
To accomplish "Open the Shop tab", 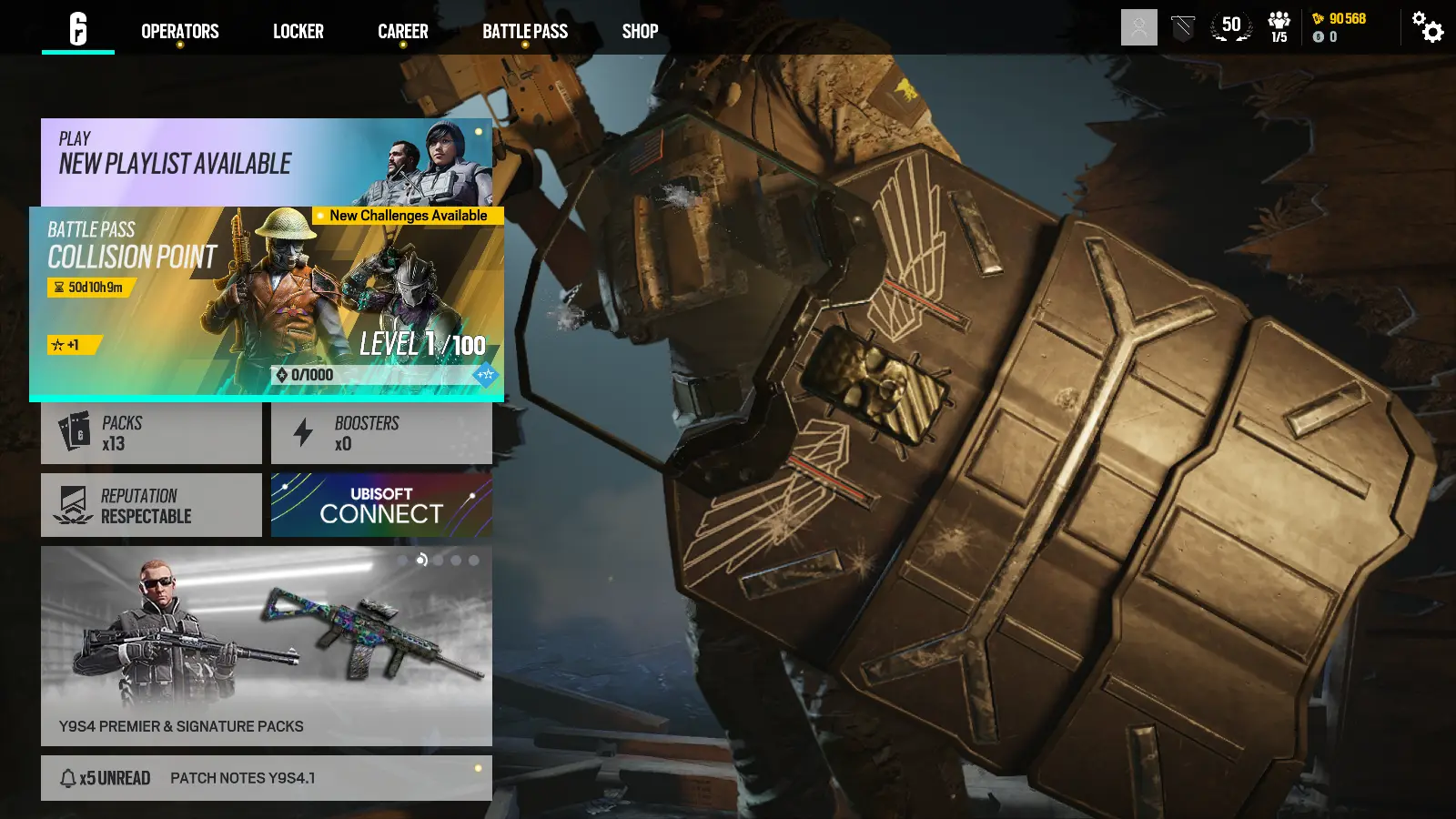I will tap(640, 31).
